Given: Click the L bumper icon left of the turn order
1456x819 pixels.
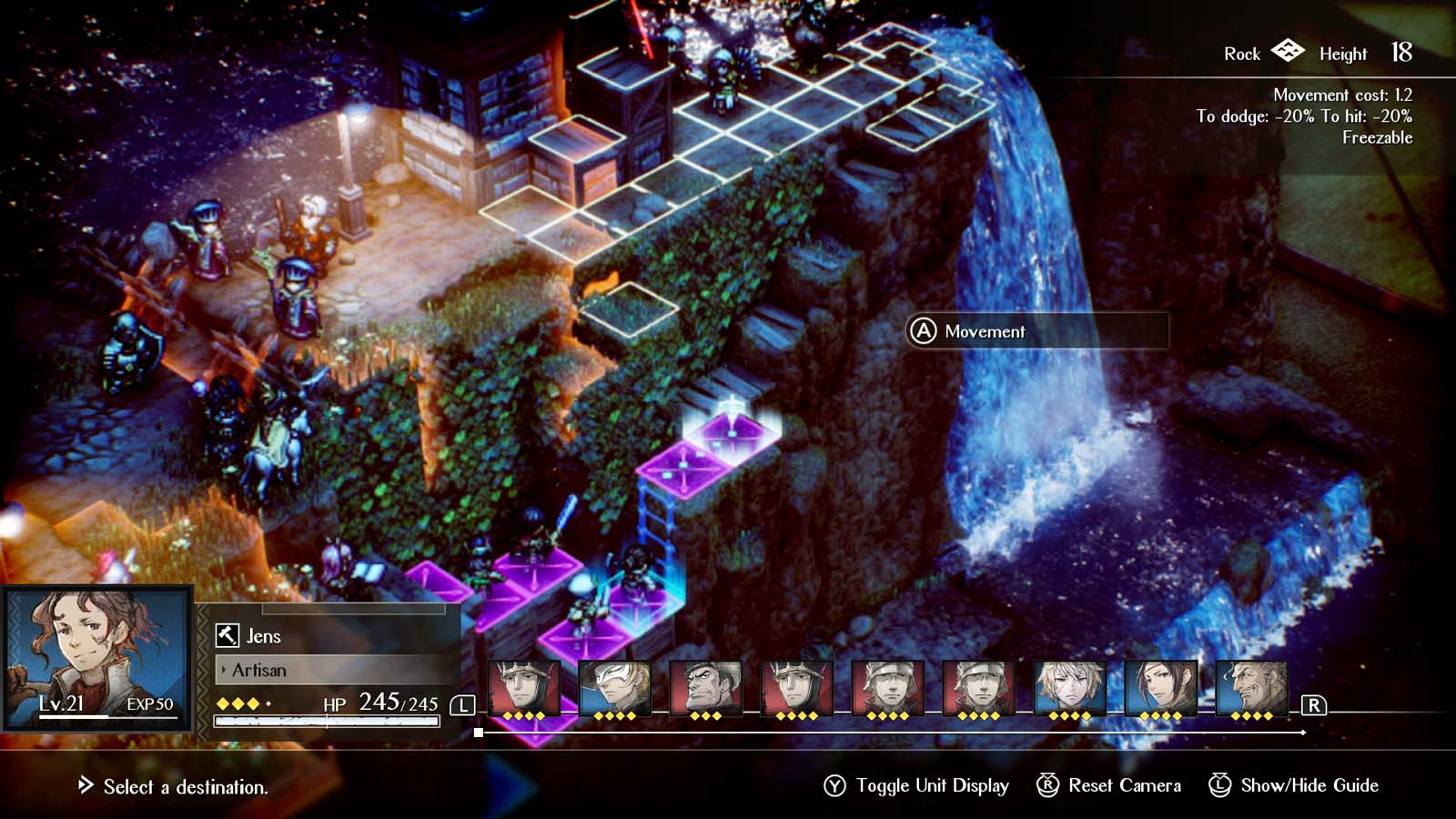Looking at the screenshot, I should click(465, 703).
